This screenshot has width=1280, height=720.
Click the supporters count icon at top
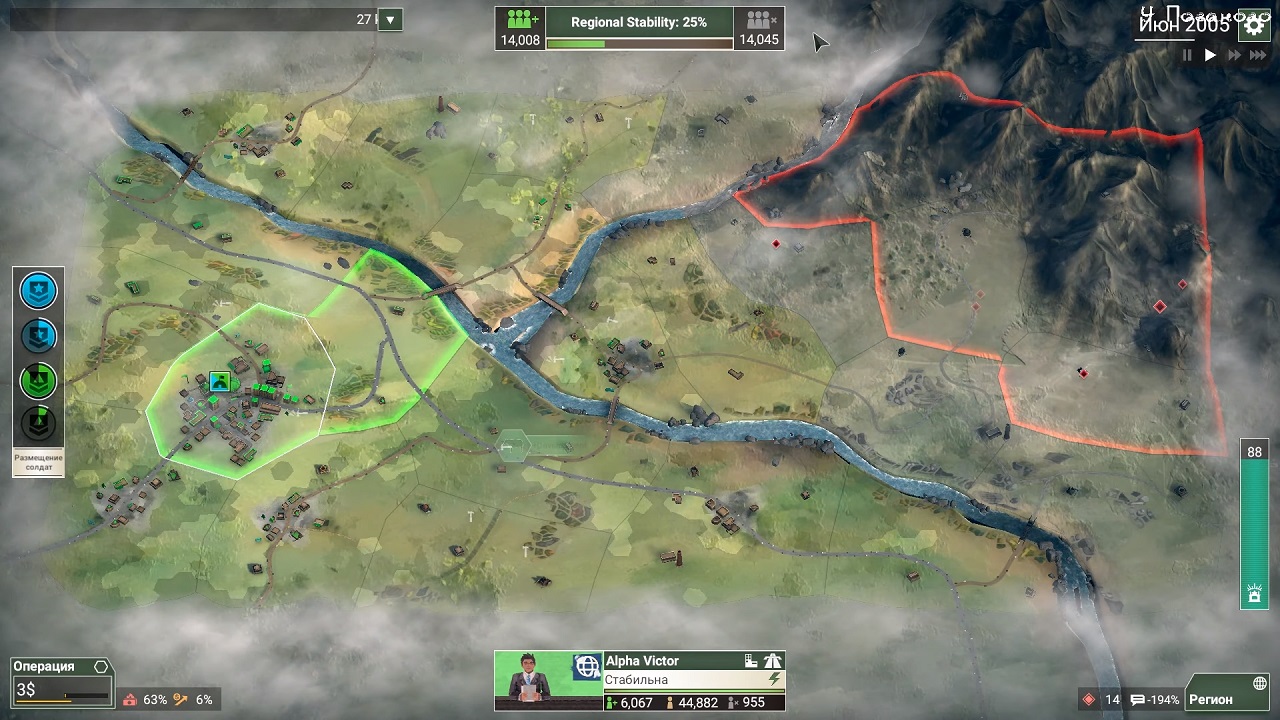click(520, 20)
